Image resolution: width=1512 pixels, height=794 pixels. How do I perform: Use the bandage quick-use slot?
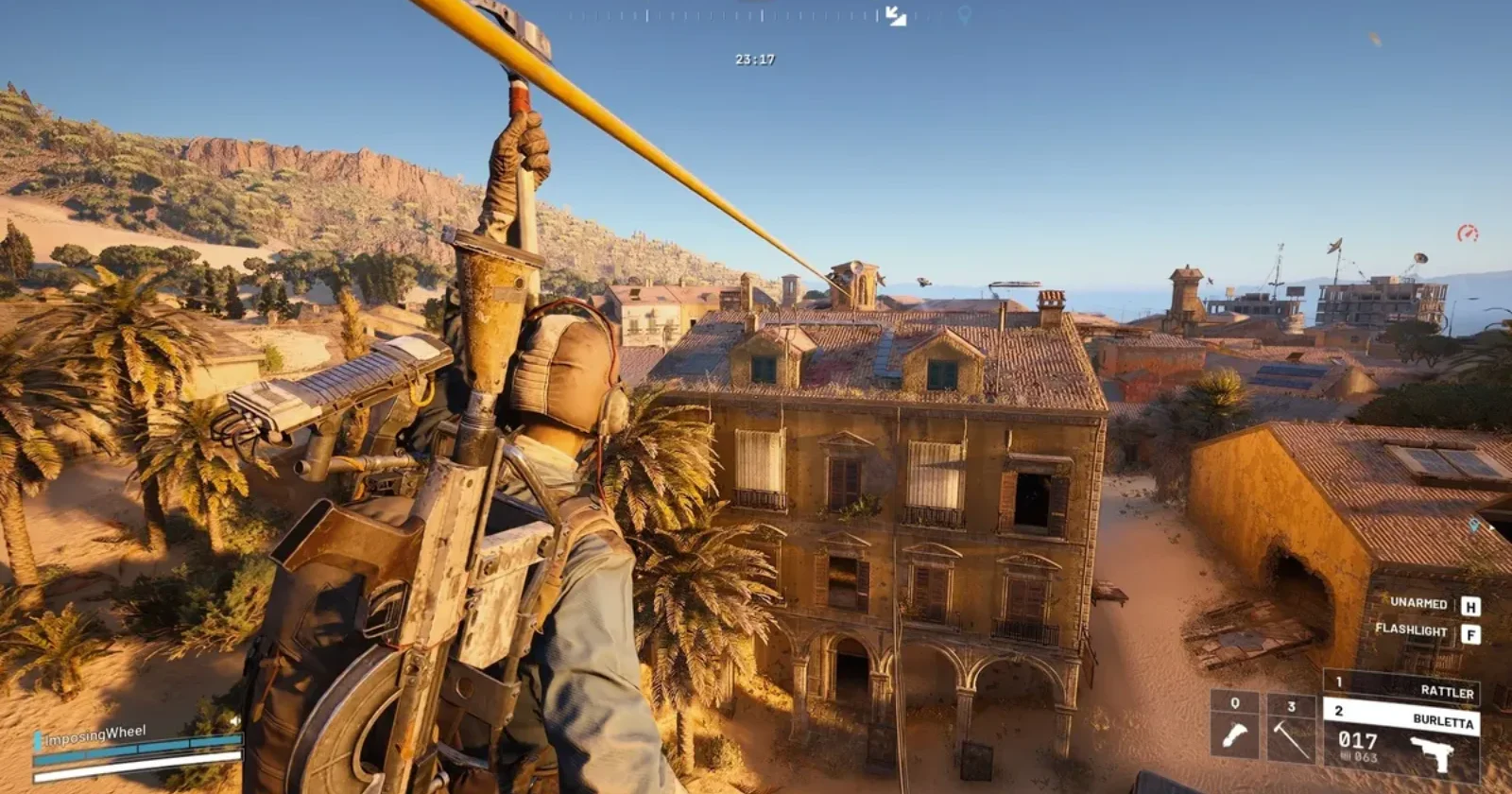(1234, 726)
